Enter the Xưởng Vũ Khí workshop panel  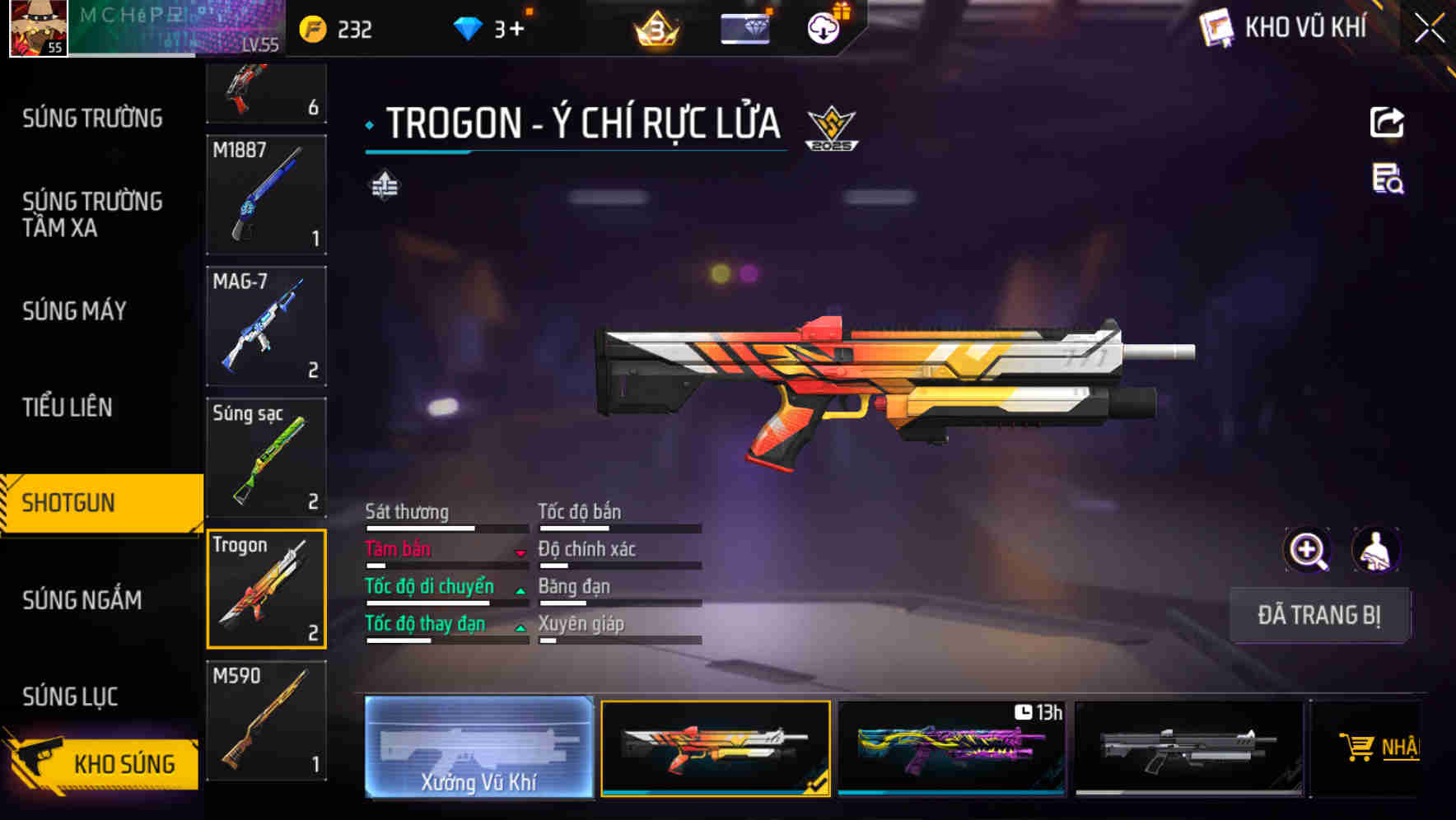[x=478, y=748]
